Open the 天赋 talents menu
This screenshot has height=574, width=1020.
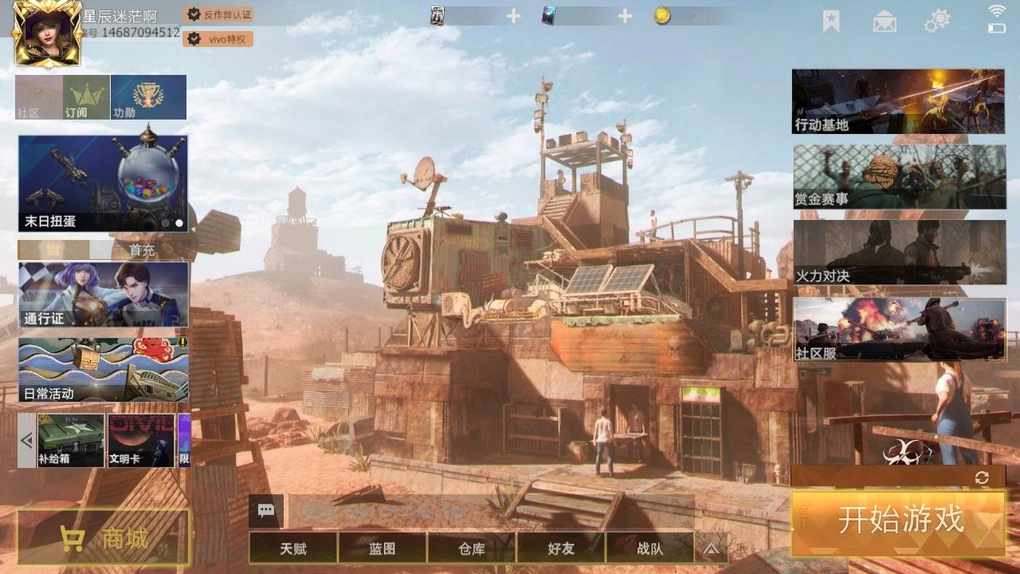tap(293, 548)
